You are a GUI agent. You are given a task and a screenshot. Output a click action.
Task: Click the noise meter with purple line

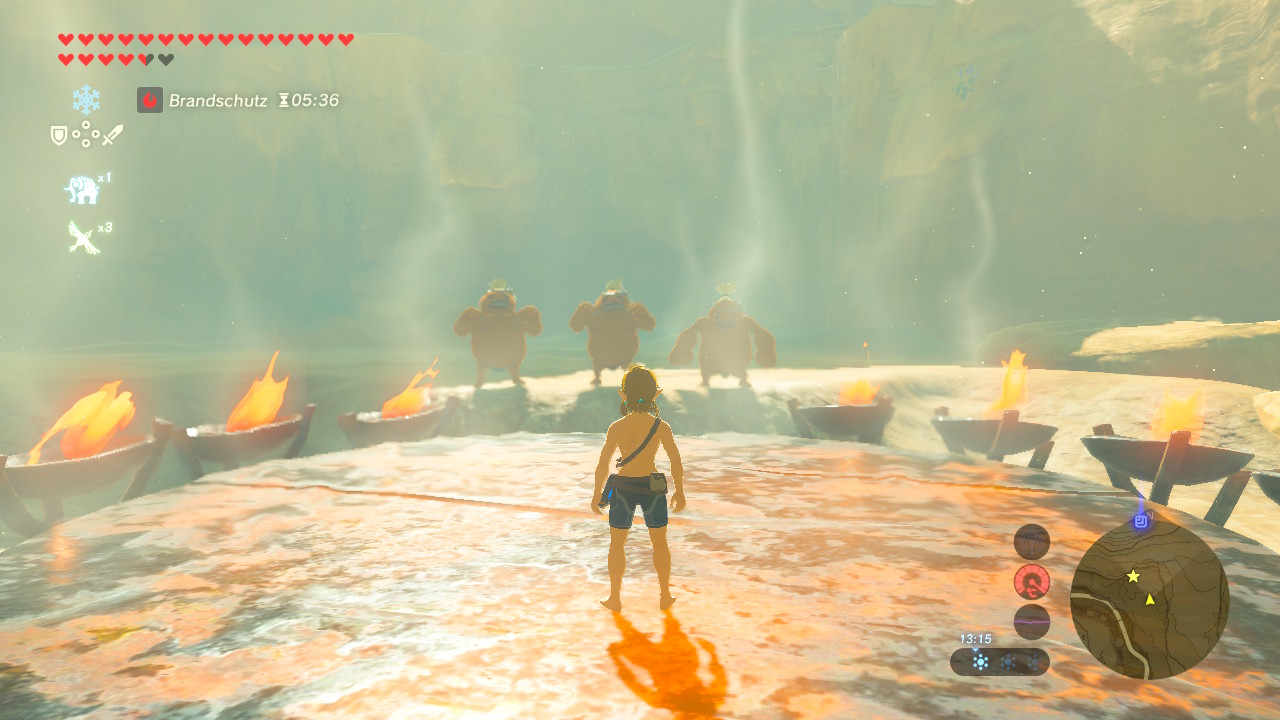click(x=1032, y=621)
